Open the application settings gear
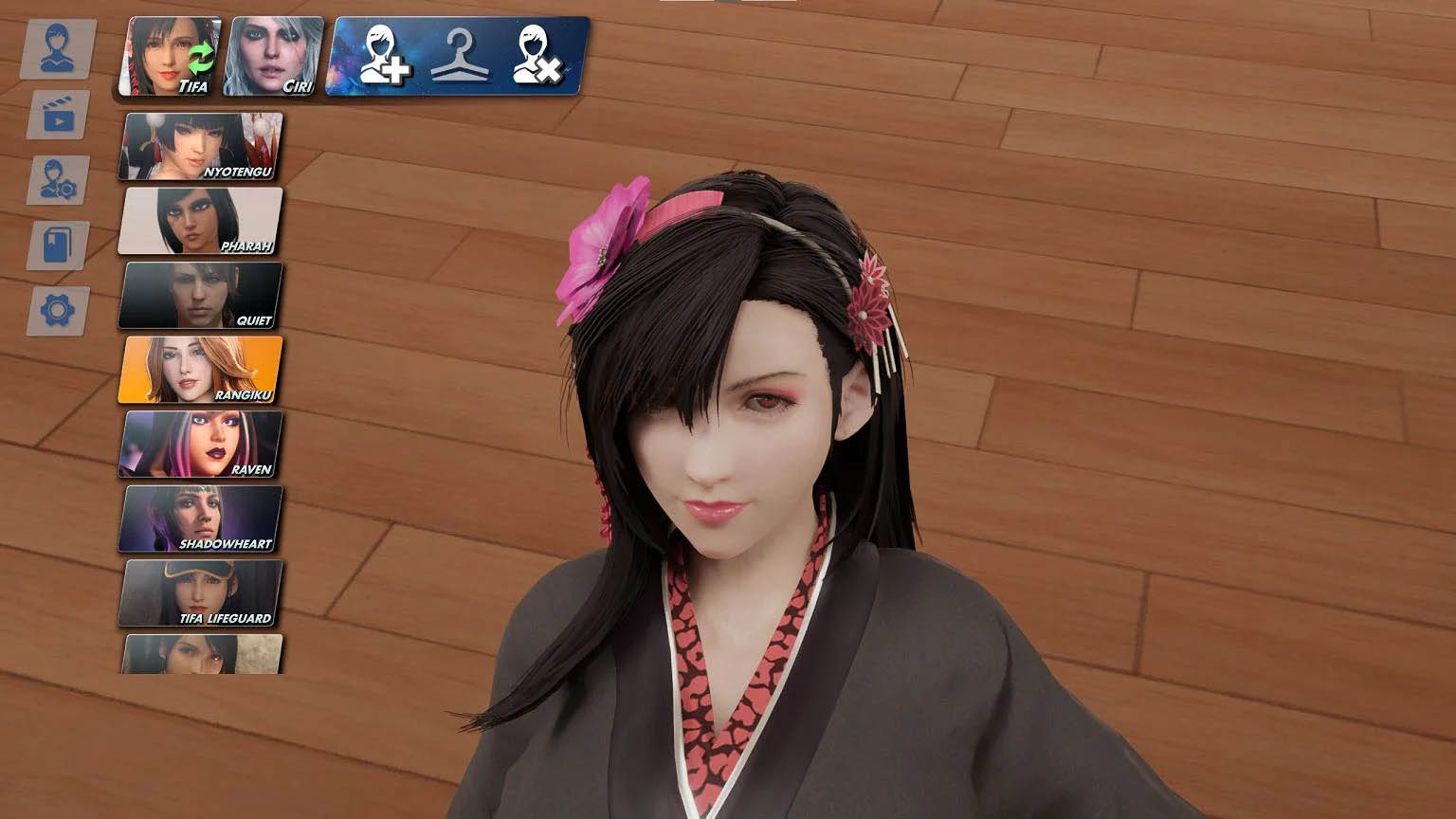The height and width of the screenshot is (819, 1456). 59,309
